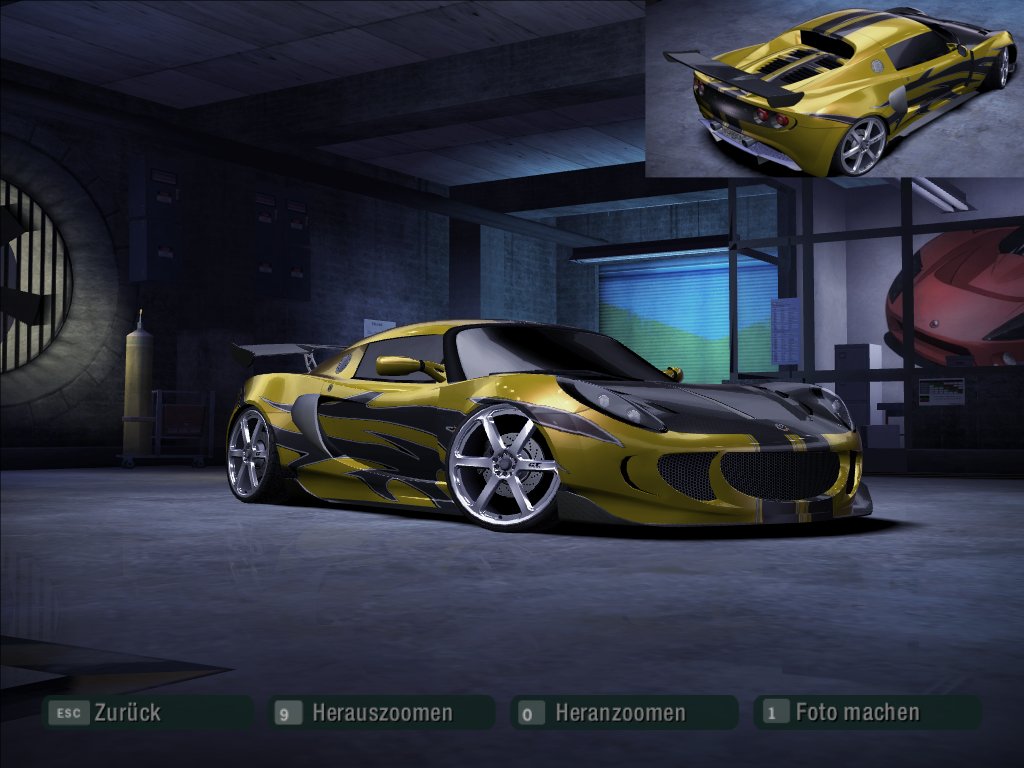Select the rear-view car preview thumbnail

click(834, 89)
